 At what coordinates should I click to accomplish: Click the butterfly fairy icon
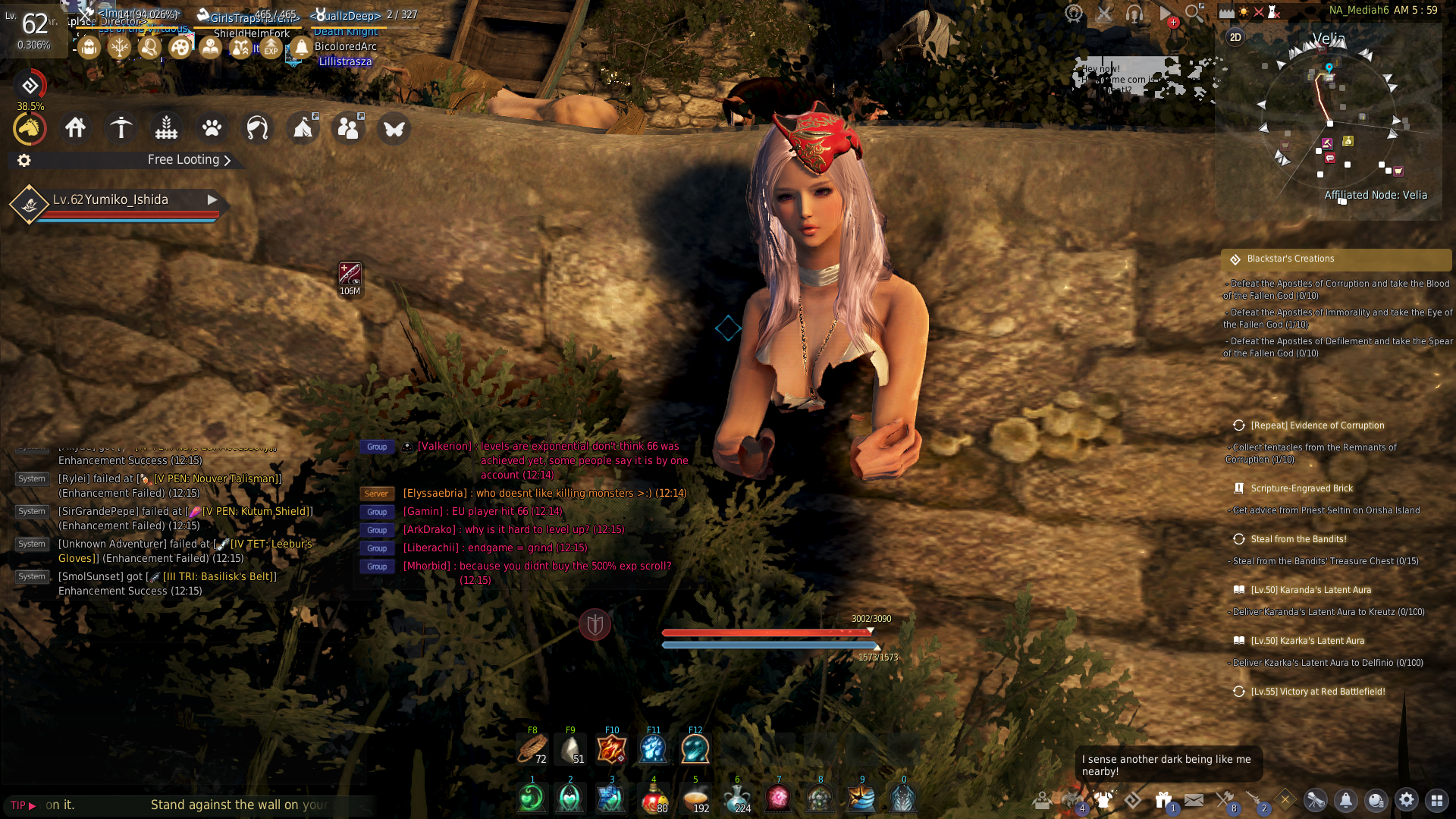point(394,128)
